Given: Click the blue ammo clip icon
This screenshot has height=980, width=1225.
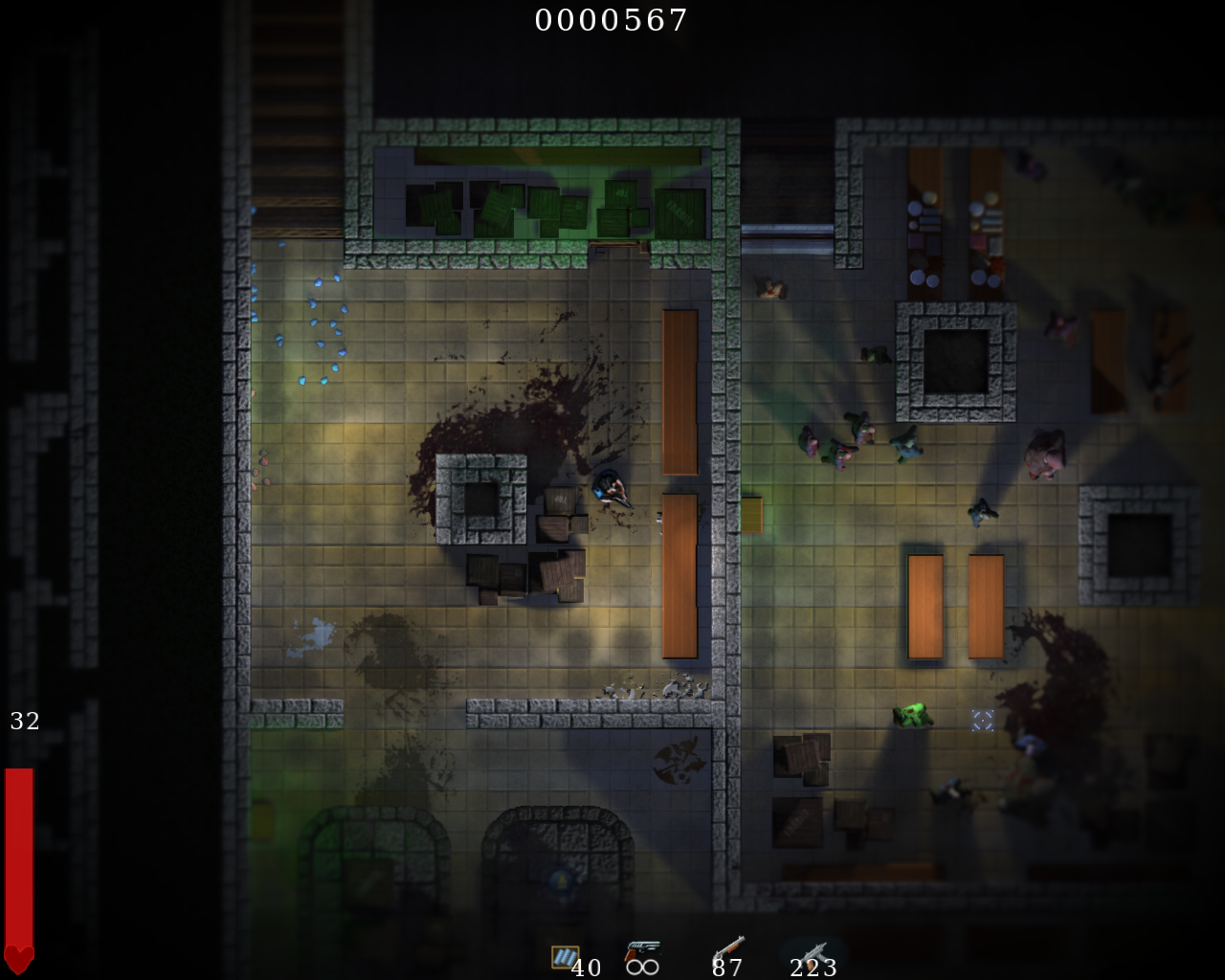Looking at the screenshot, I should pyautogui.click(x=565, y=956).
